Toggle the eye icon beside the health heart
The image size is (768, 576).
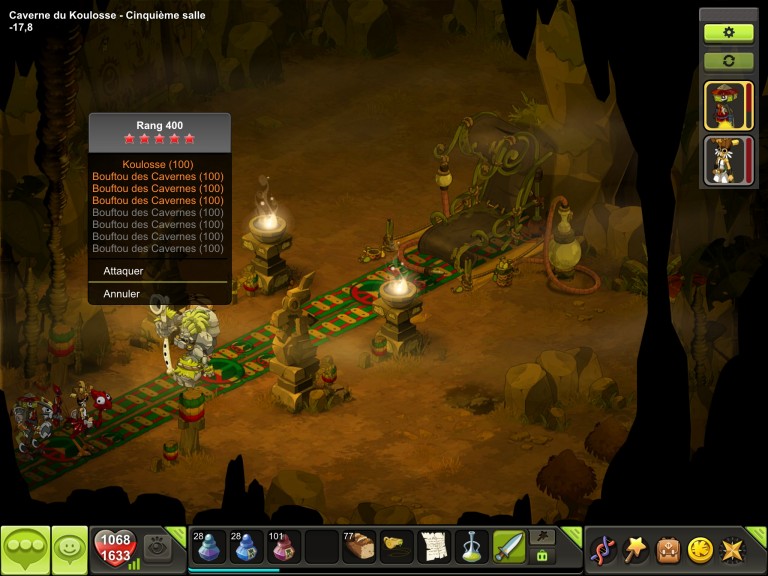(x=157, y=547)
